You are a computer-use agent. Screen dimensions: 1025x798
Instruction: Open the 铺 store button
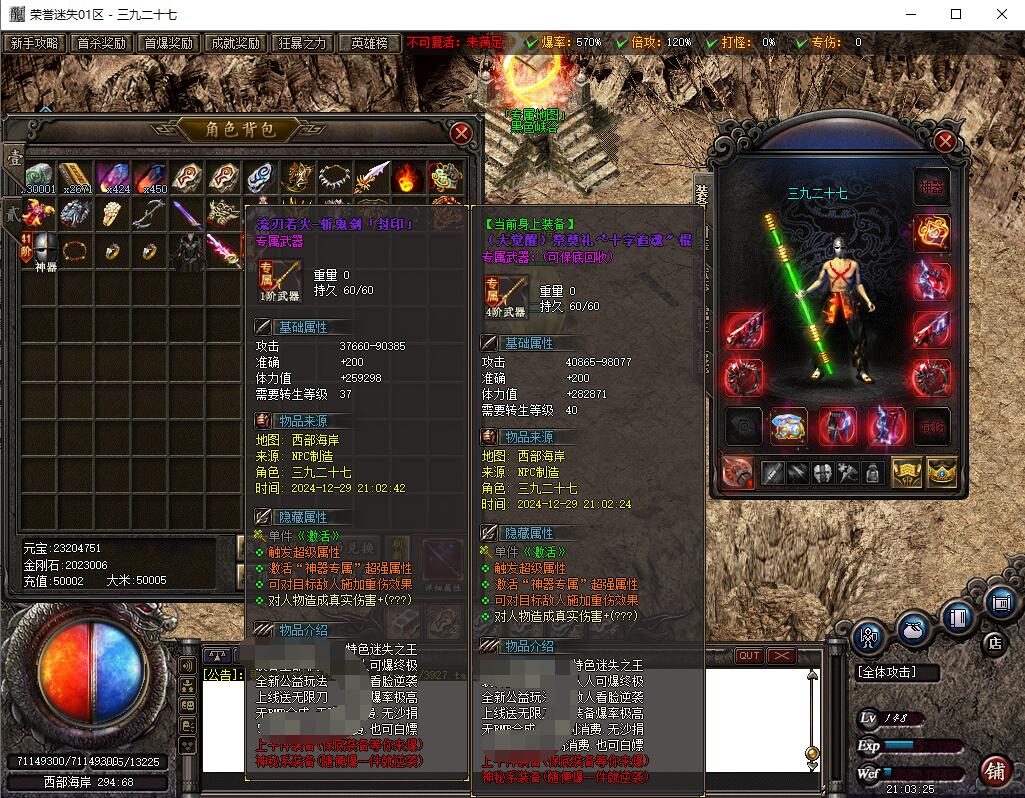point(994,771)
